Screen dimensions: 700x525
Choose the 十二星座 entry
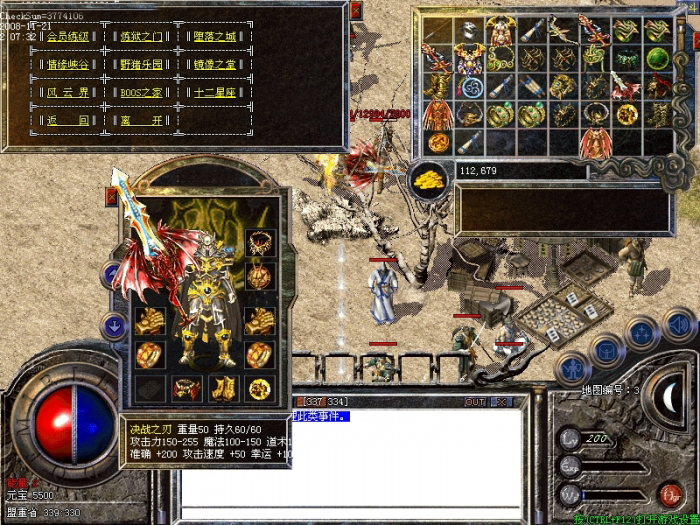pyautogui.click(x=215, y=92)
